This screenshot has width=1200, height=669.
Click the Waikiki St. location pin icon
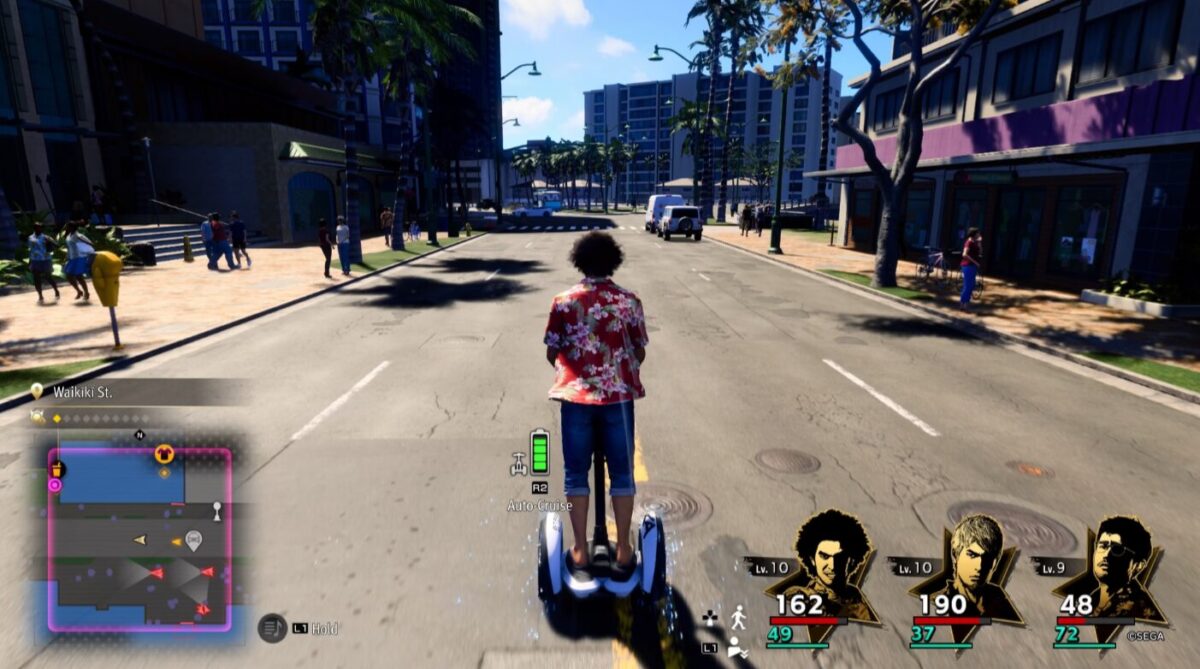[37, 391]
